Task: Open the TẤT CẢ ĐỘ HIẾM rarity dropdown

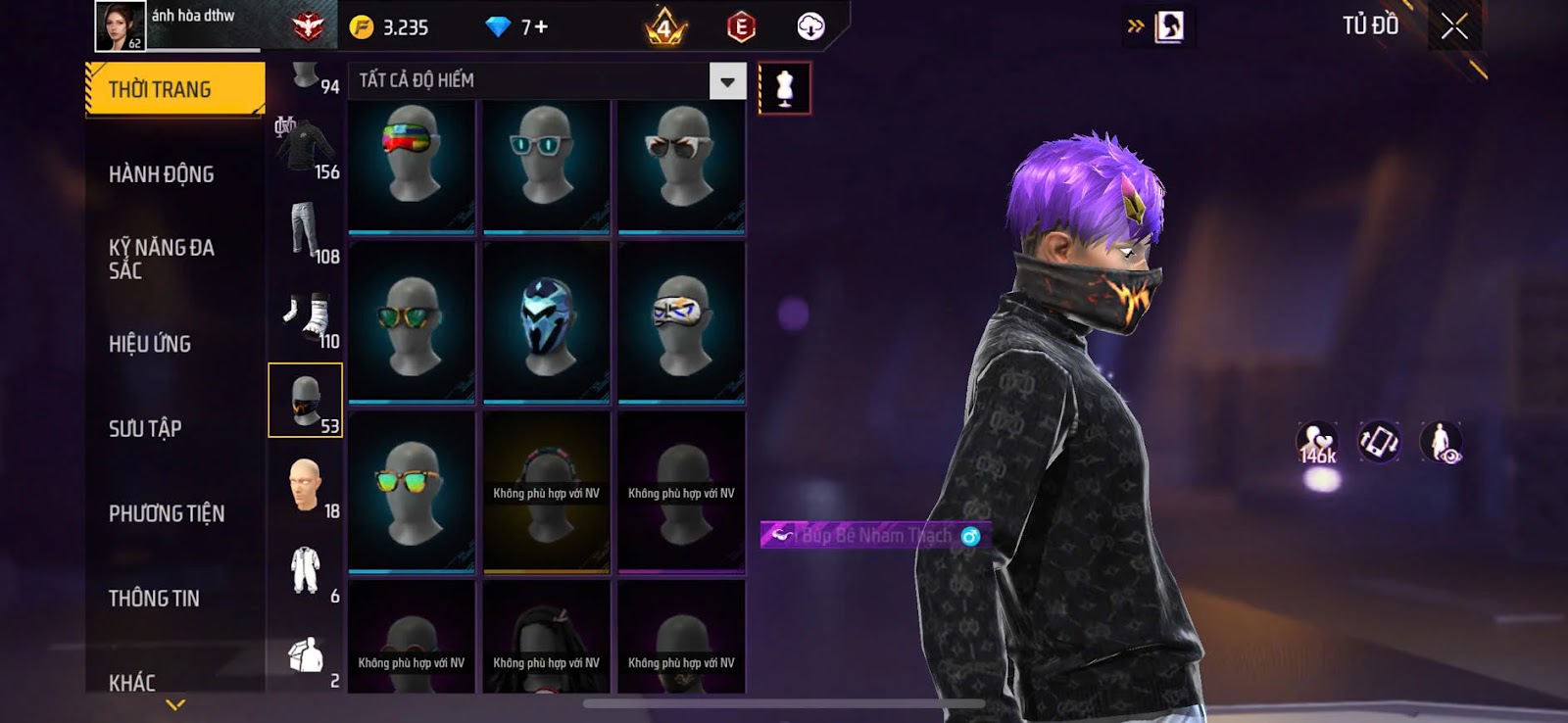Action: (x=726, y=81)
